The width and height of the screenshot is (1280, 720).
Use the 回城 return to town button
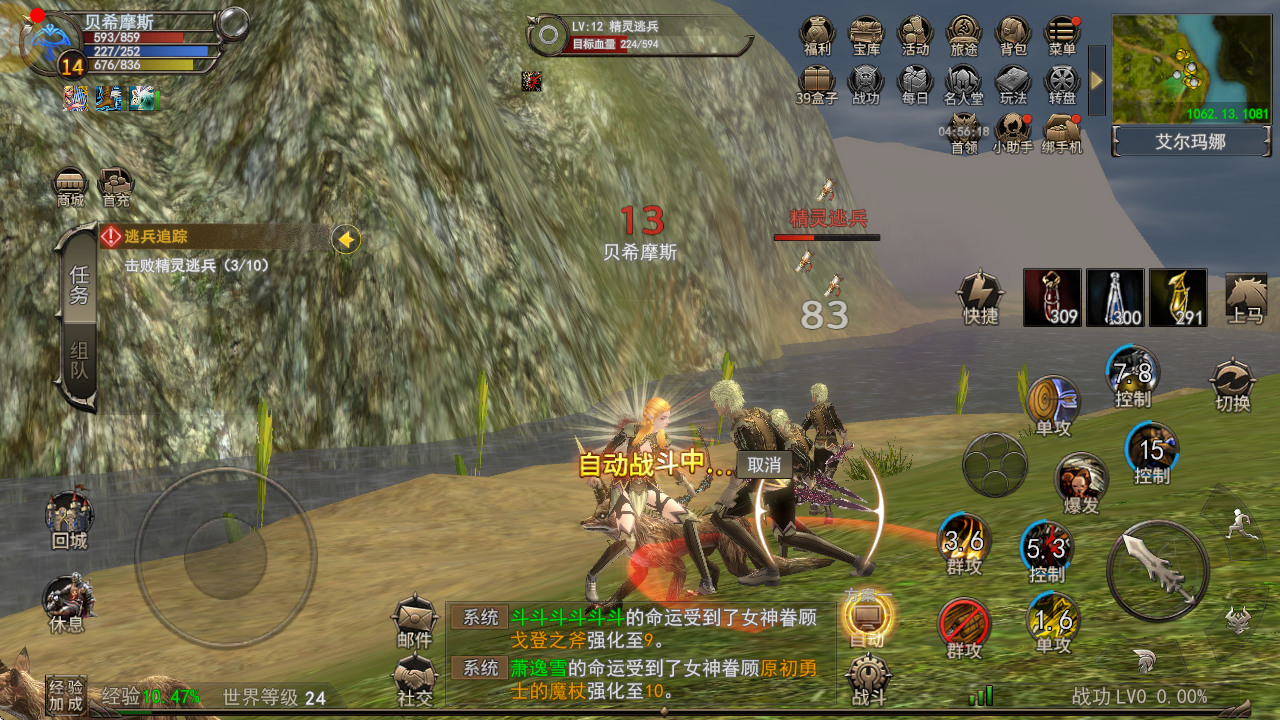70,518
